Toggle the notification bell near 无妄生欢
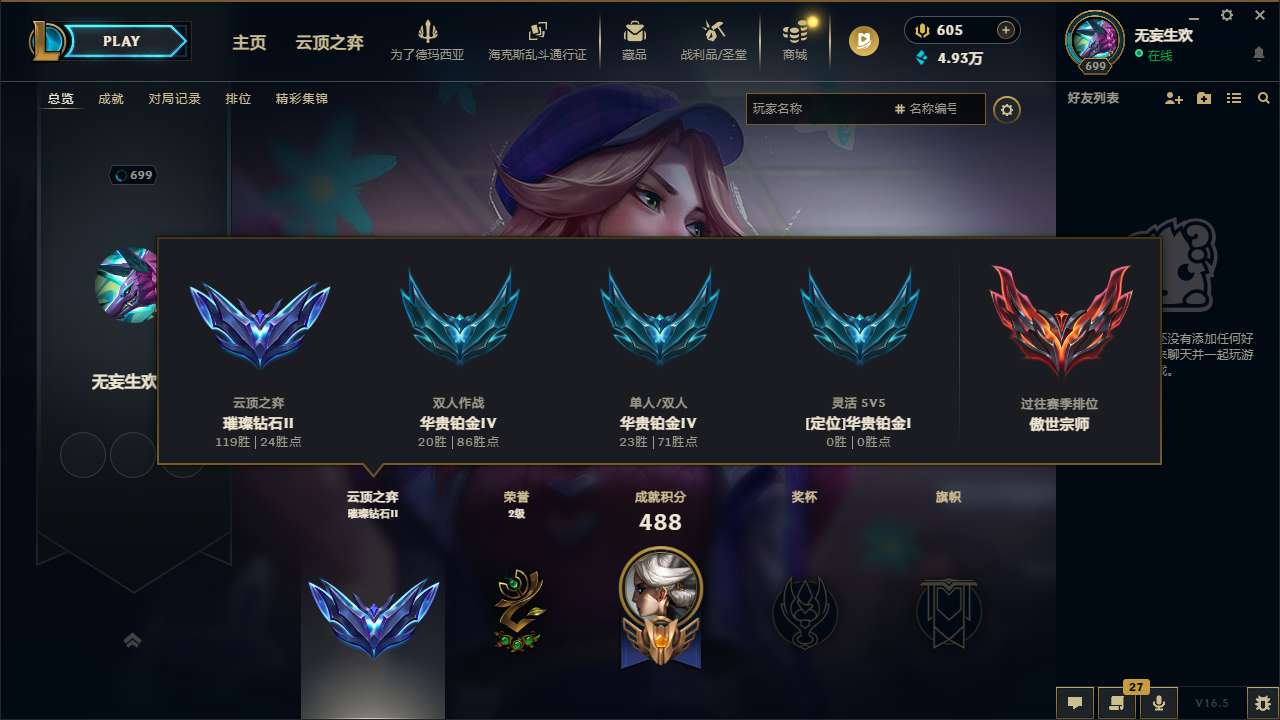The height and width of the screenshot is (720, 1280). tap(1258, 54)
